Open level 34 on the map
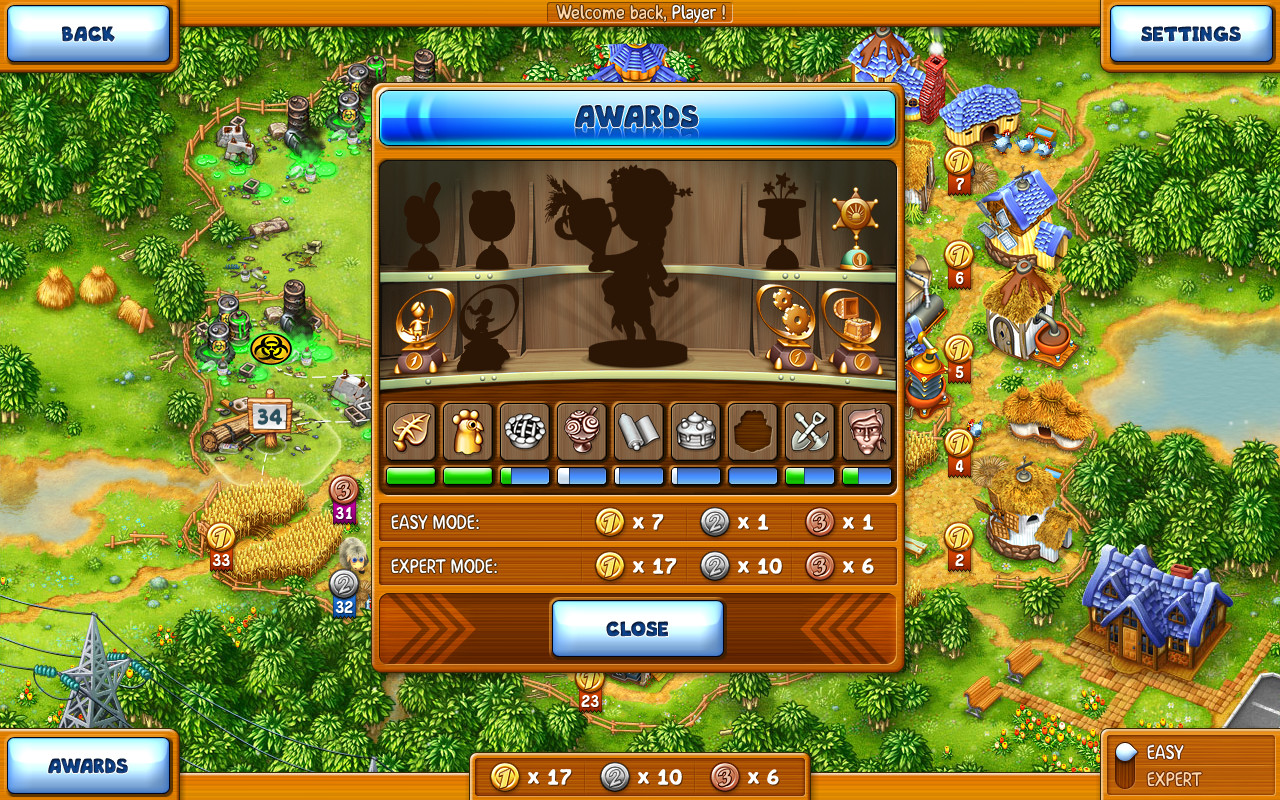 point(268,417)
